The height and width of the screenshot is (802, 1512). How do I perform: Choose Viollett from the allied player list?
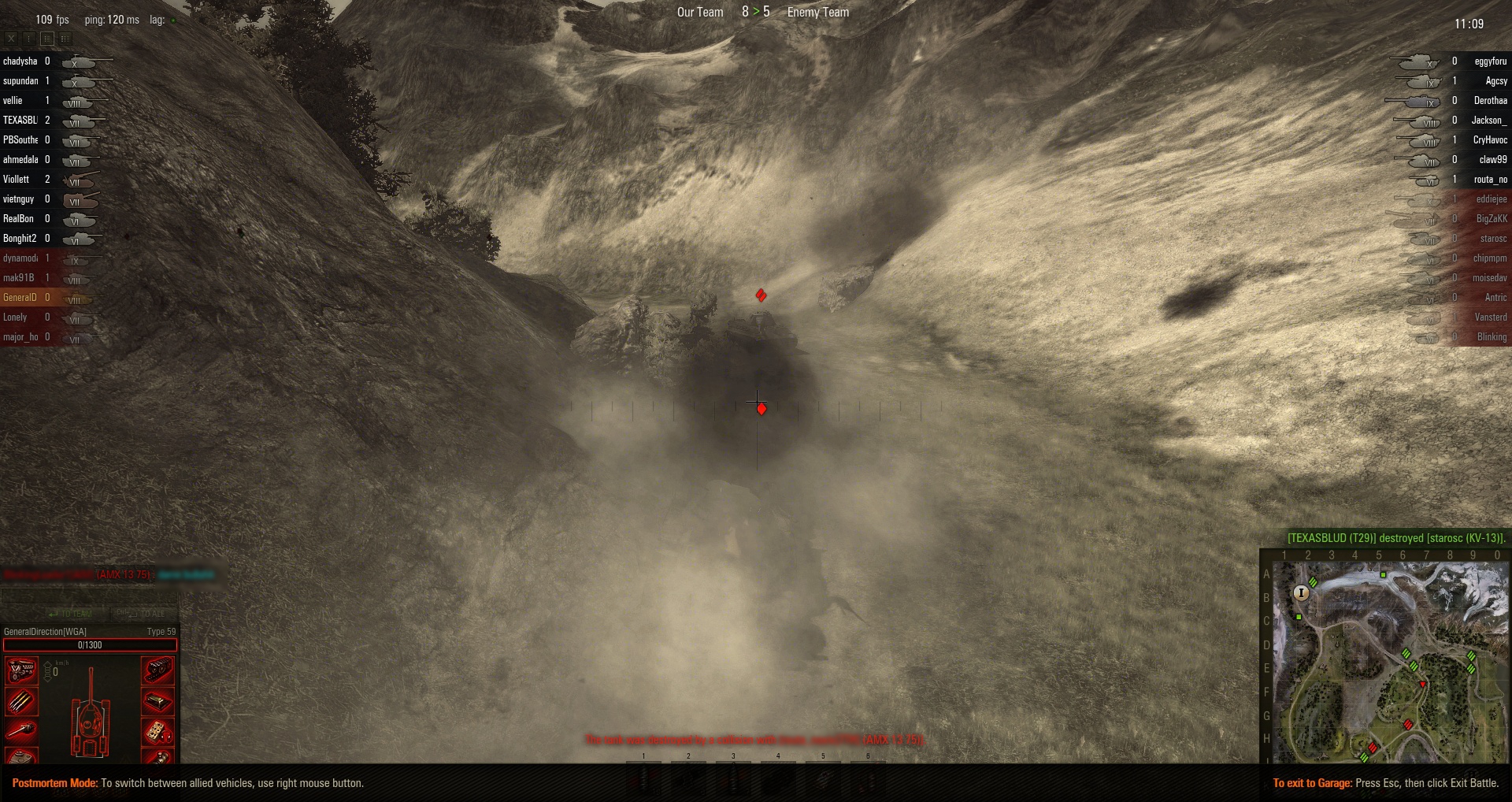click(x=17, y=180)
